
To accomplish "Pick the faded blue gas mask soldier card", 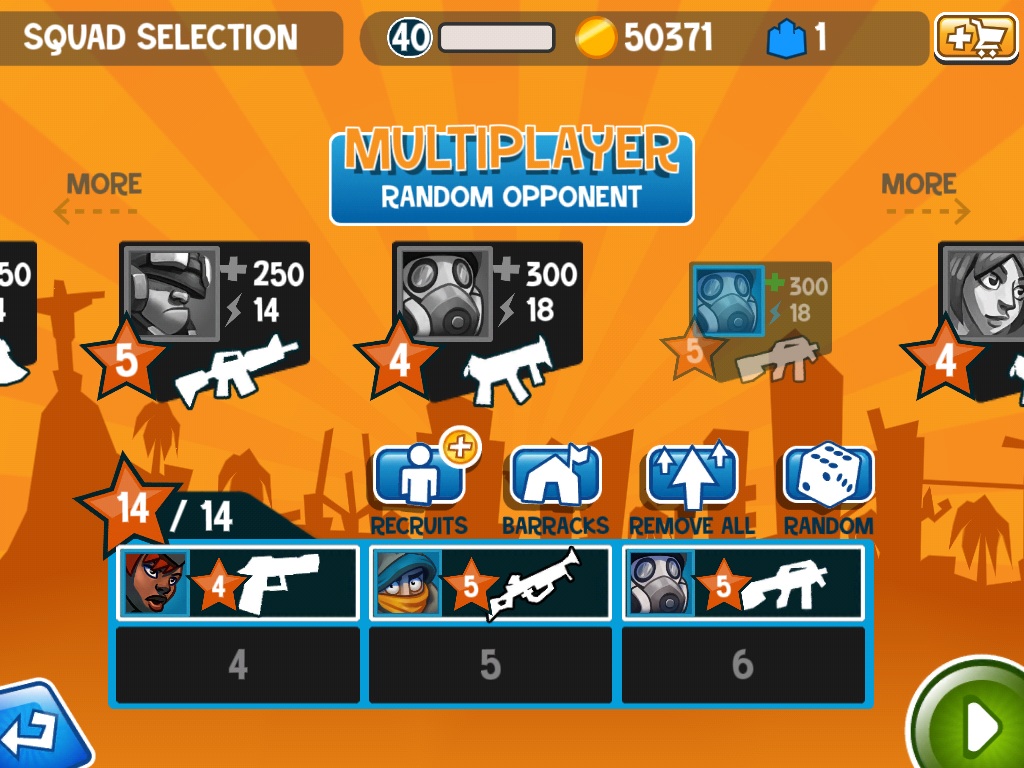I will [x=758, y=320].
